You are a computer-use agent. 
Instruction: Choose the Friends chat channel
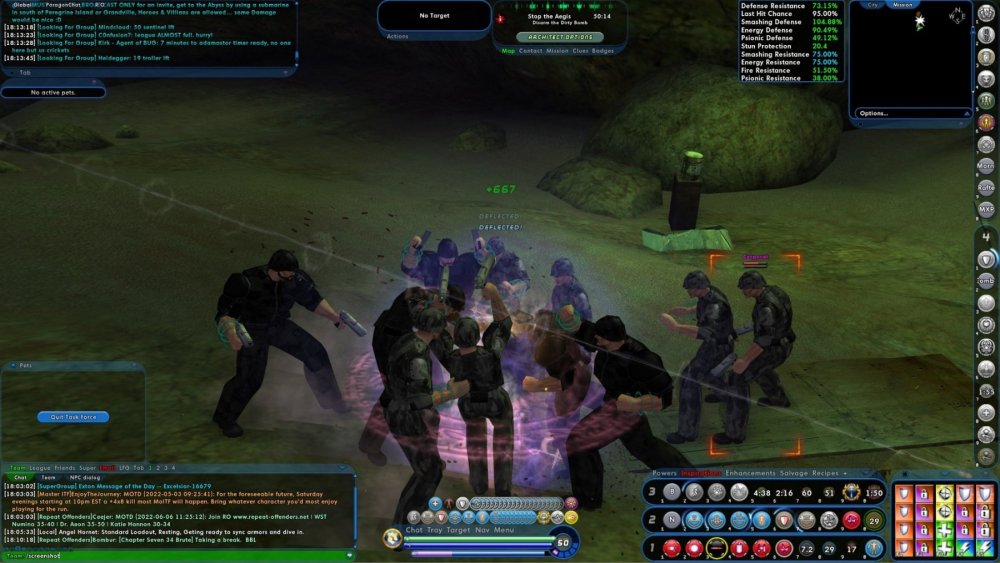65,468
